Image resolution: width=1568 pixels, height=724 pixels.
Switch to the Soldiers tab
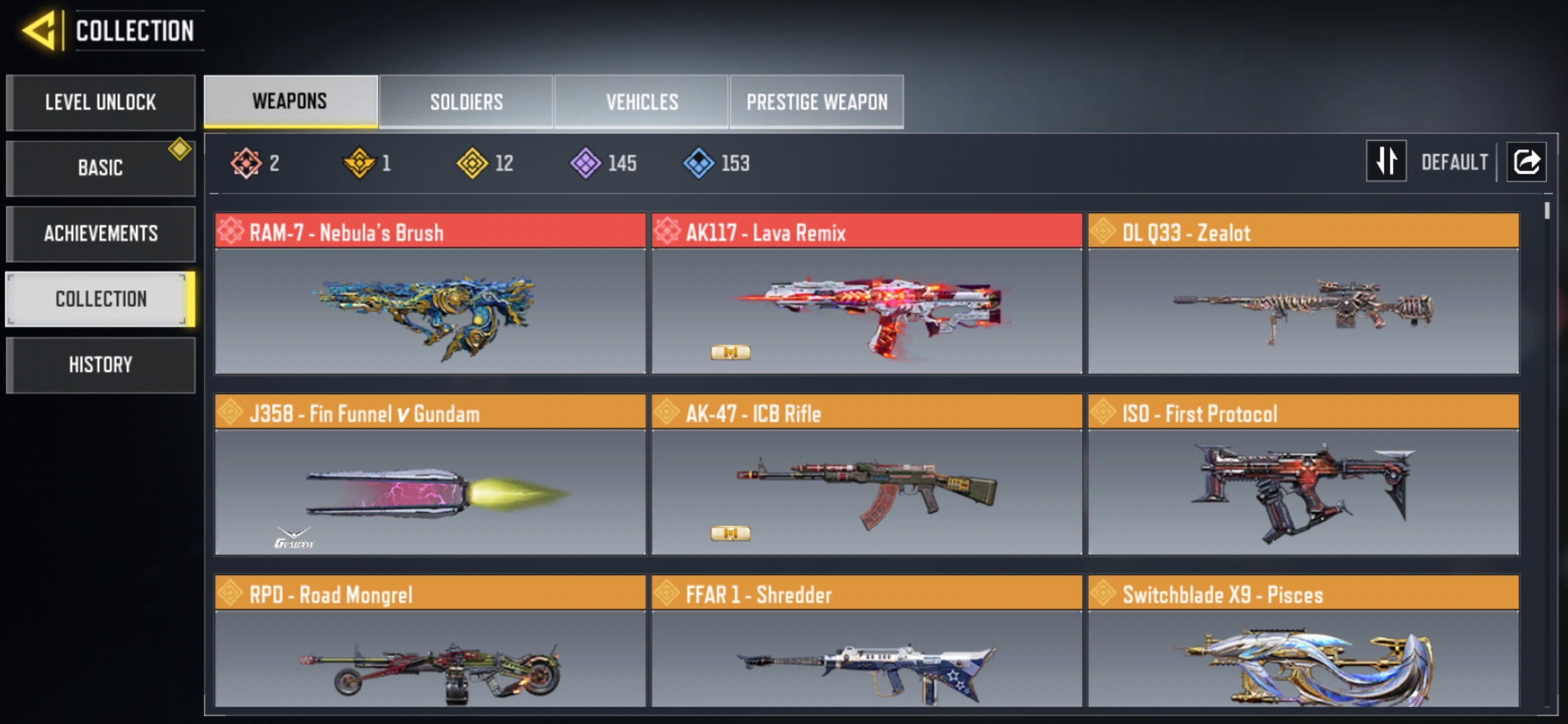tap(466, 102)
